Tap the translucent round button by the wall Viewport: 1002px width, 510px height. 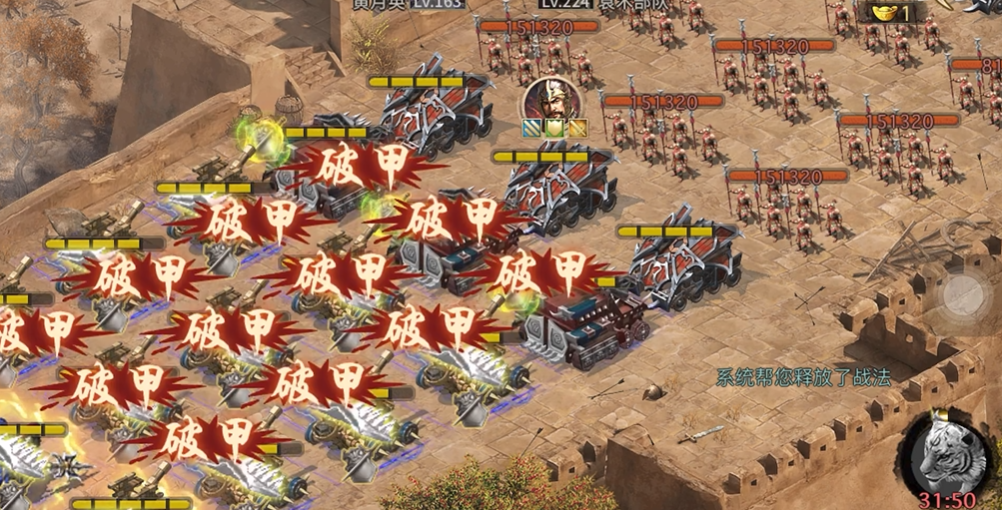point(964,293)
